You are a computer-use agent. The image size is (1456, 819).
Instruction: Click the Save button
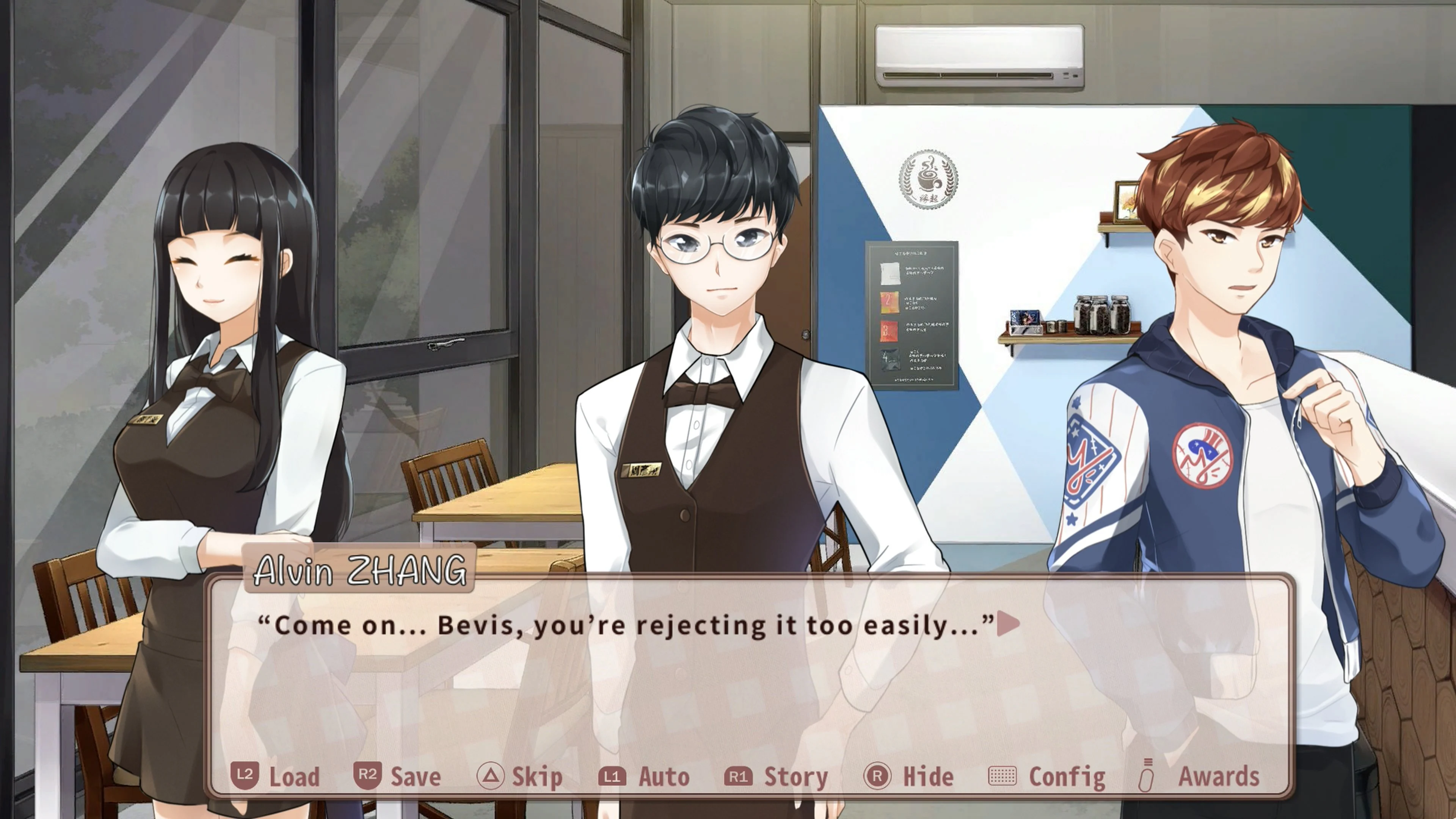pyautogui.click(x=416, y=777)
